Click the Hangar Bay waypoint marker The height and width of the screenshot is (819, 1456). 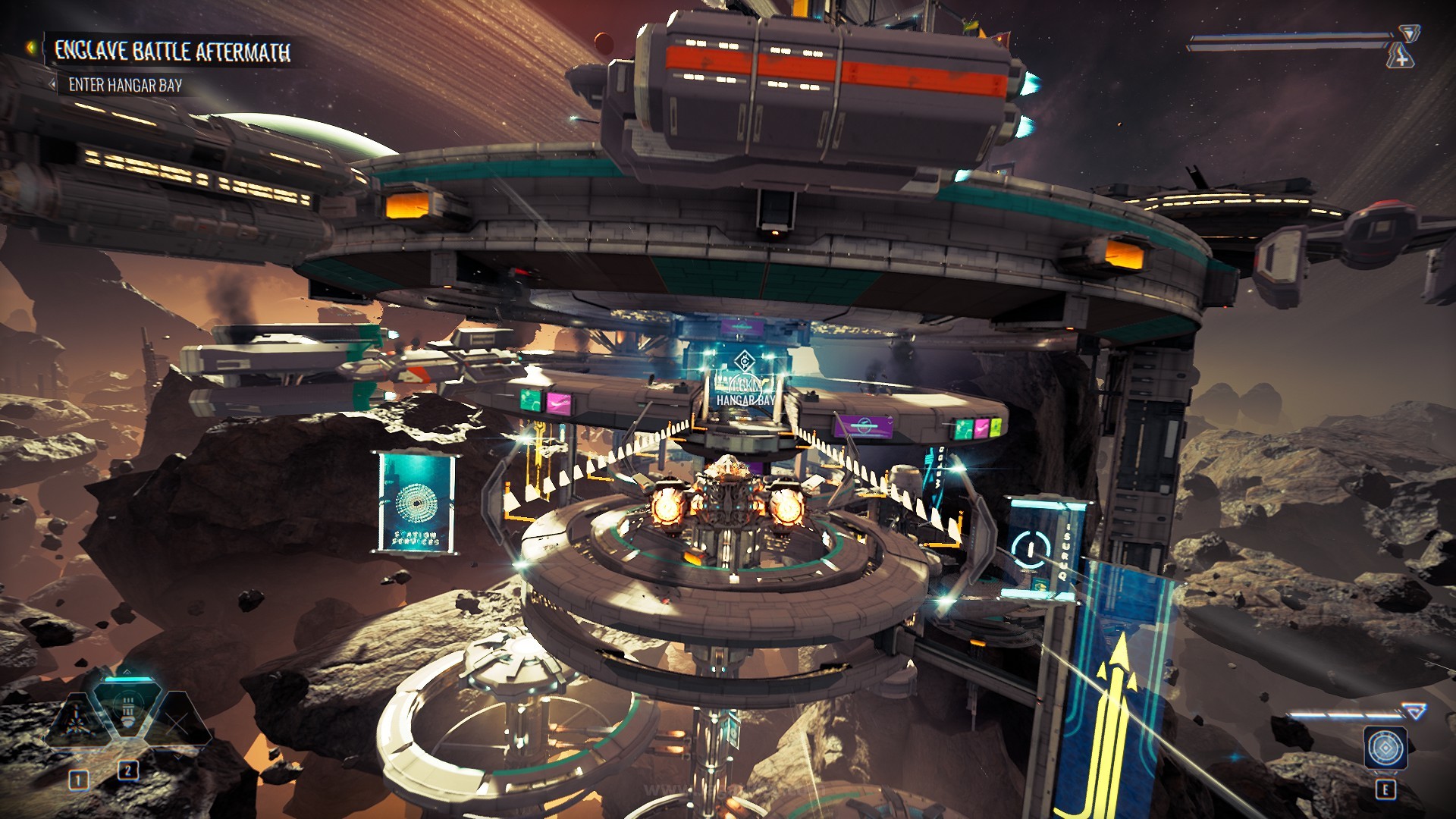744,362
